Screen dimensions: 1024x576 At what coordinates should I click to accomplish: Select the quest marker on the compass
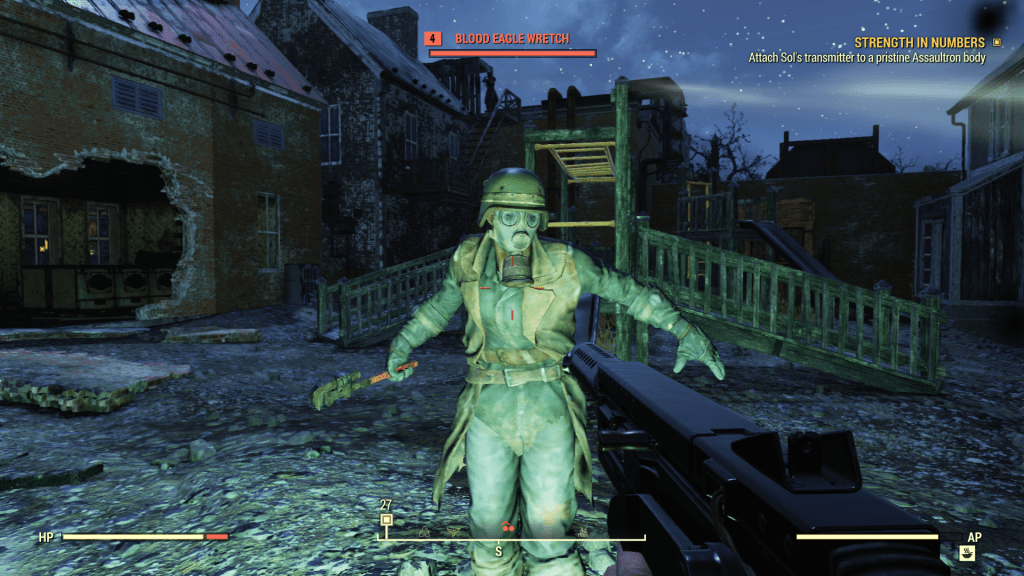pos(386,520)
